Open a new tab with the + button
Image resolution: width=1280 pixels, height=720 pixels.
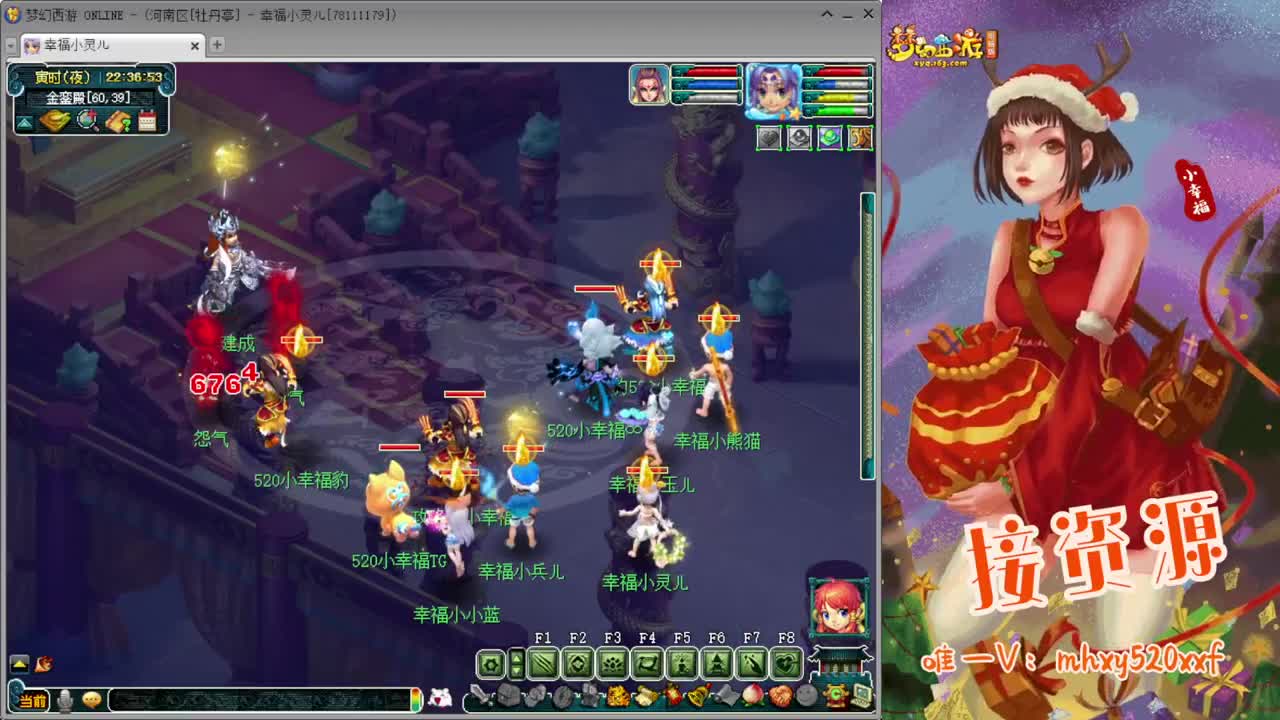pyautogui.click(x=216, y=46)
